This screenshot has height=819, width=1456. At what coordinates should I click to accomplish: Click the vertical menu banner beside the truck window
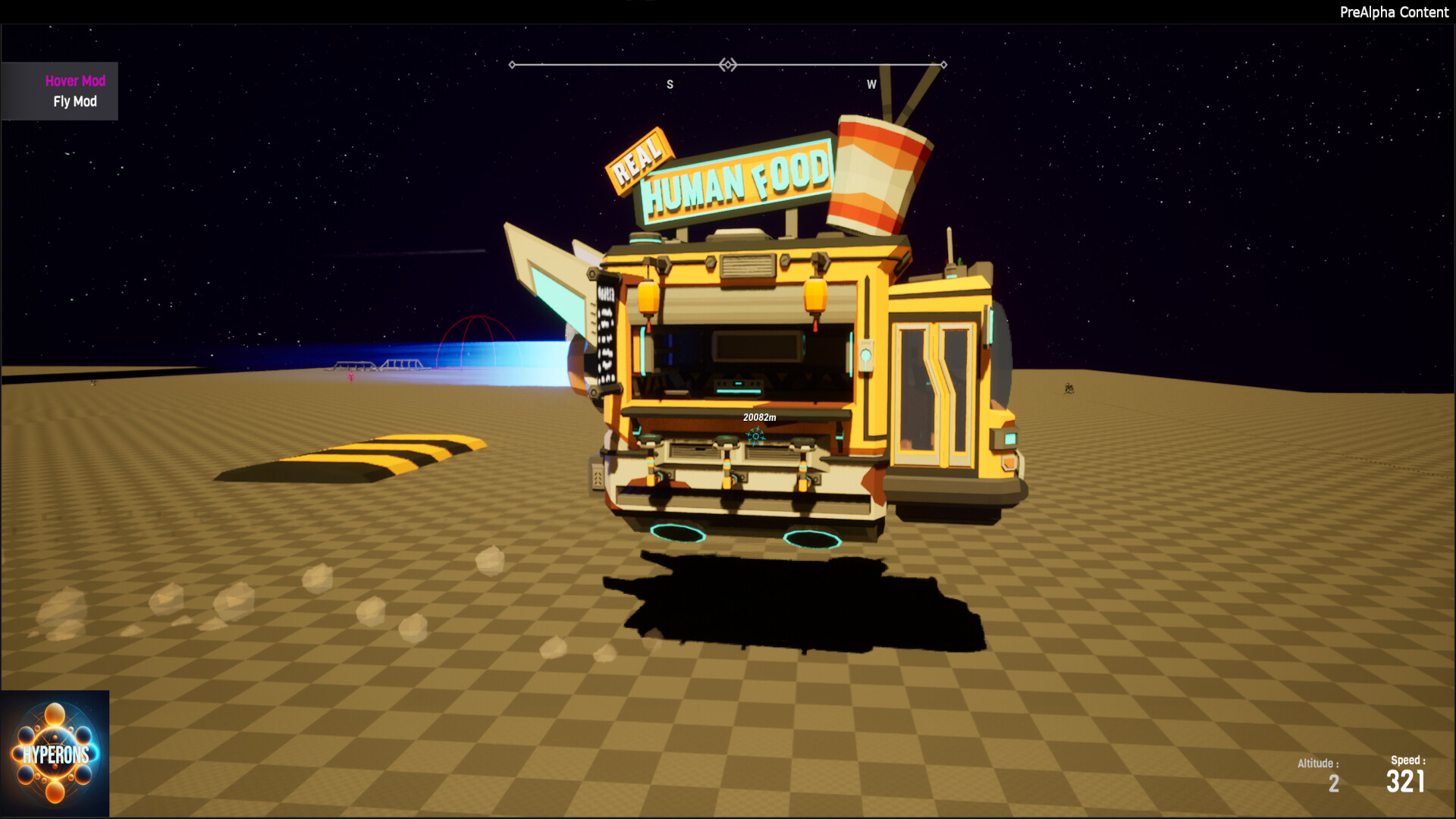pyautogui.click(x=606, y=326)
